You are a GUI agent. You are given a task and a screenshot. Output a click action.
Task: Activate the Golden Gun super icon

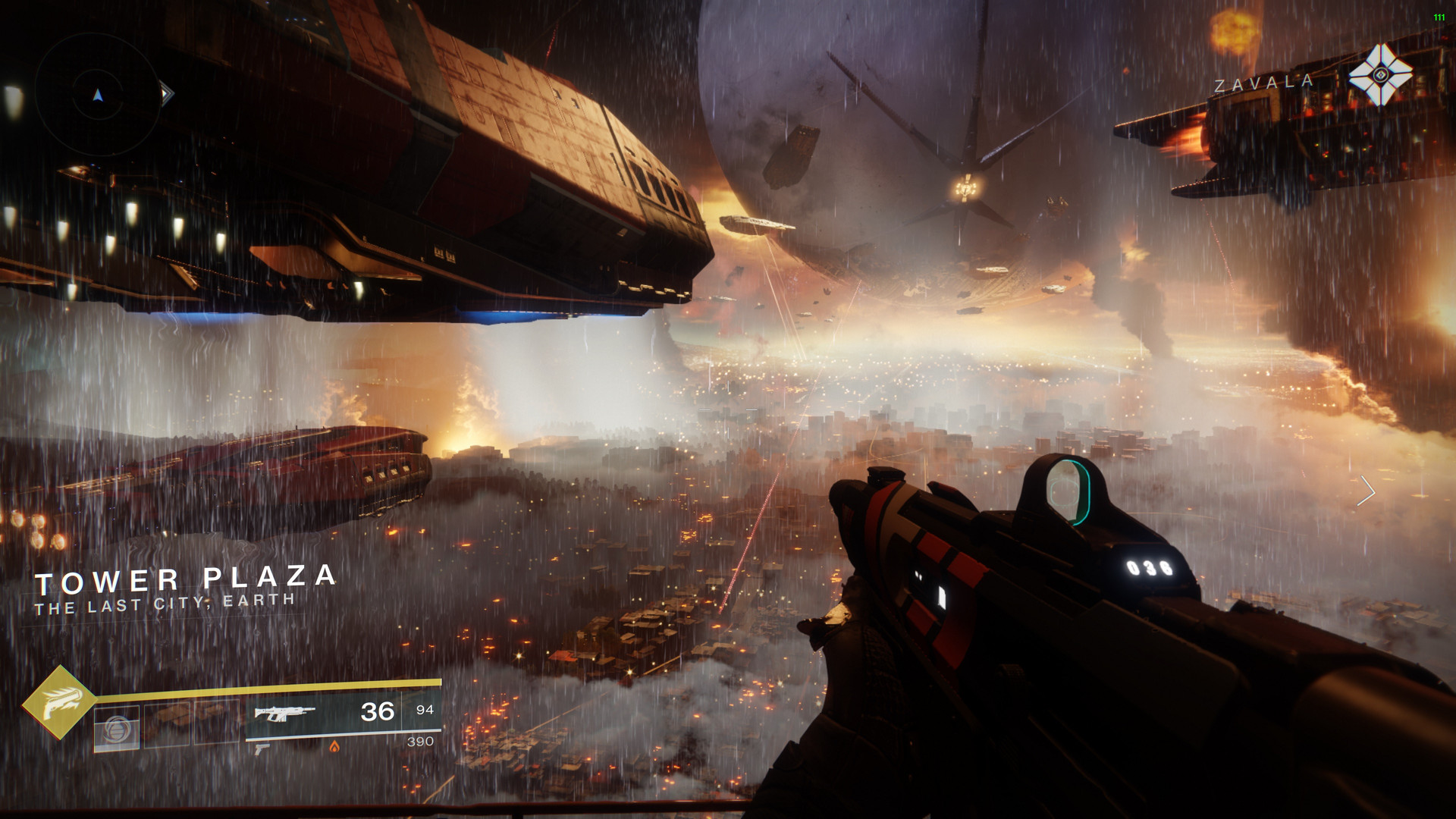pyautogui.click(x=58, y=702)
